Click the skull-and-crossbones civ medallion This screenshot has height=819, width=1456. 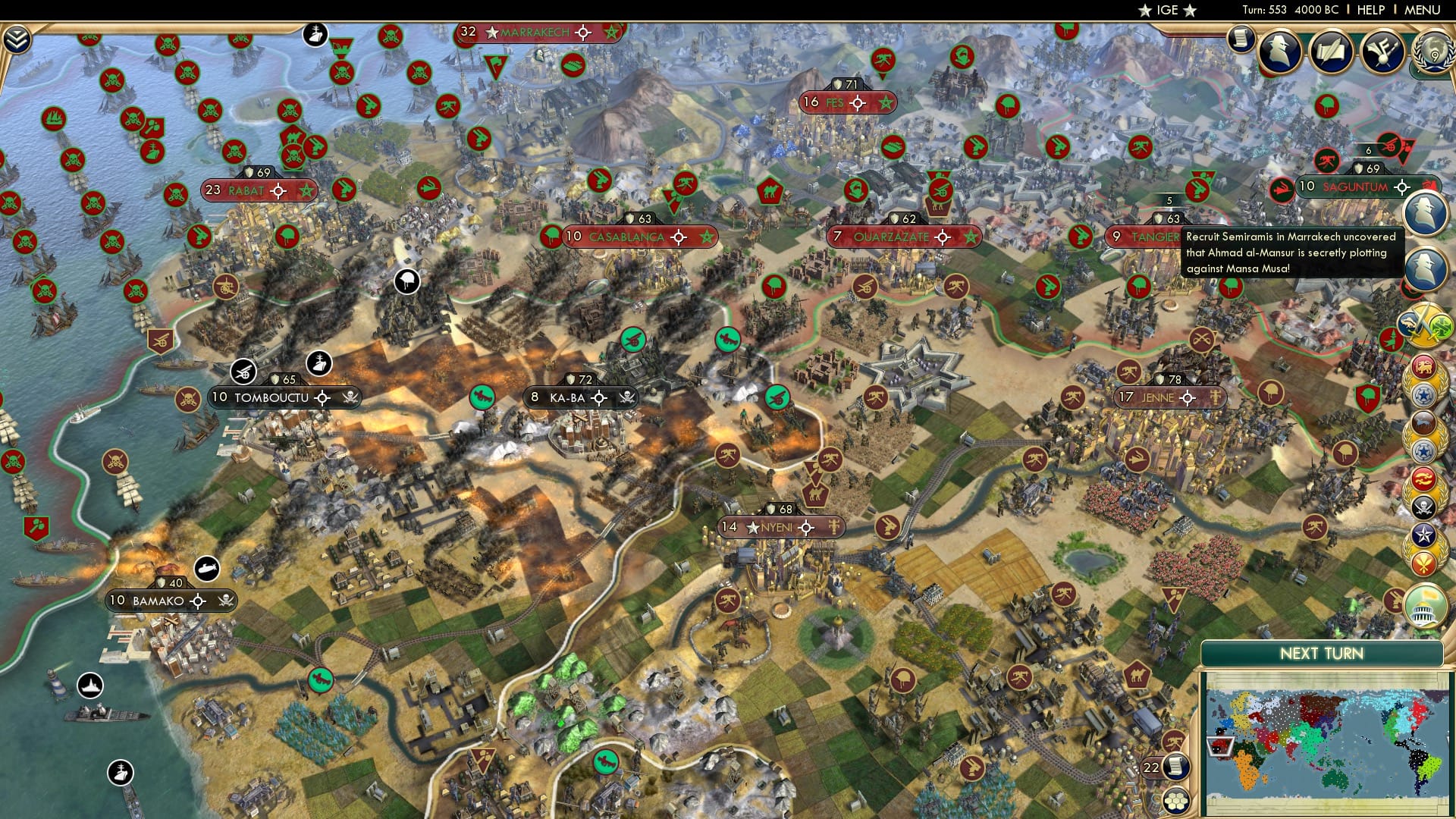click(1423, 505)
